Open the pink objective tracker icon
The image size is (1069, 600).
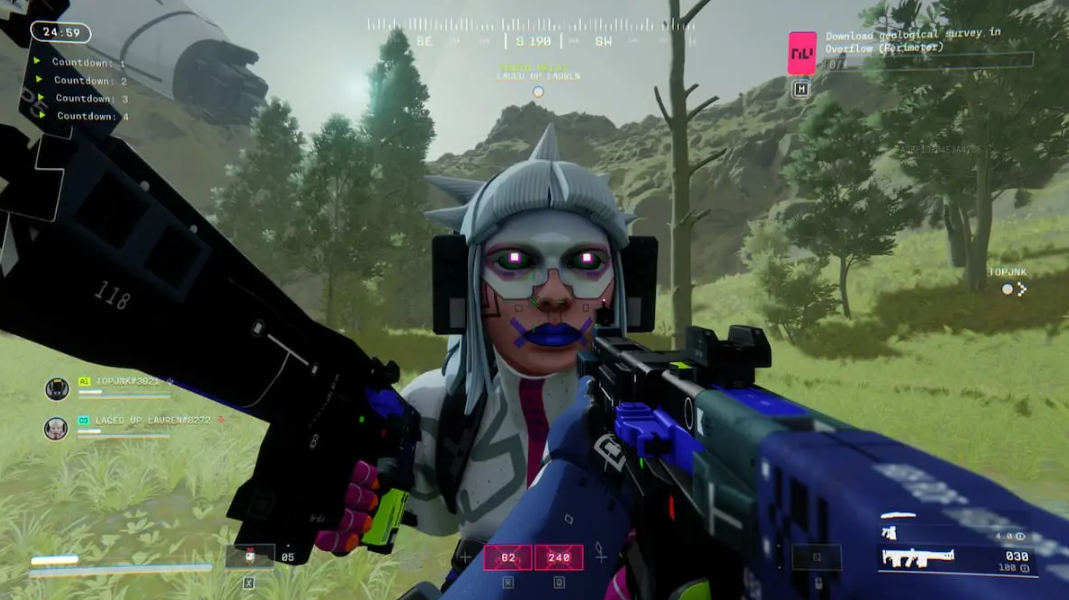click(x=802, y=53)
